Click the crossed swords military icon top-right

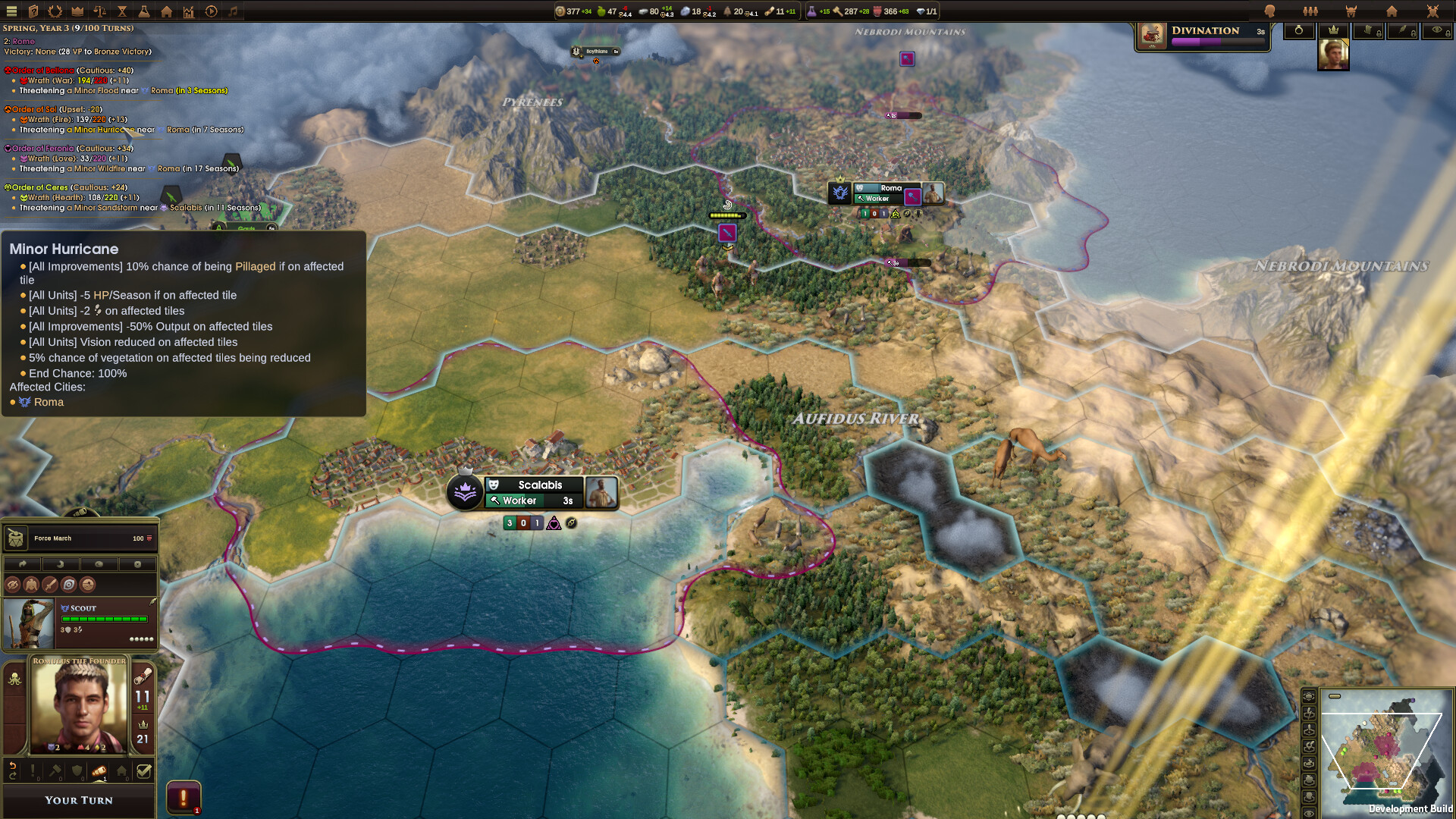point(1432,11)
